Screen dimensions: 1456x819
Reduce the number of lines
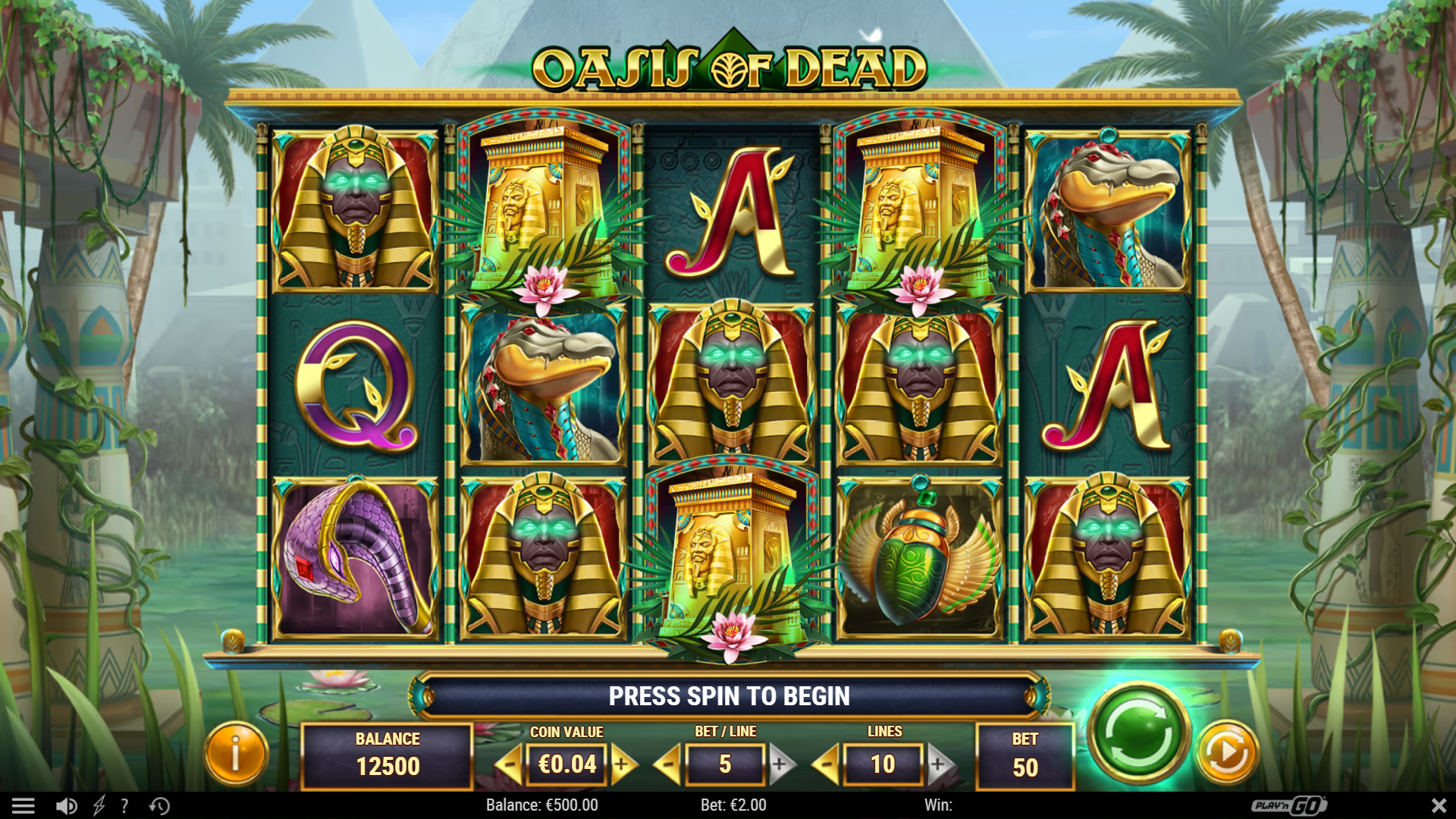[x=826, y=764]
